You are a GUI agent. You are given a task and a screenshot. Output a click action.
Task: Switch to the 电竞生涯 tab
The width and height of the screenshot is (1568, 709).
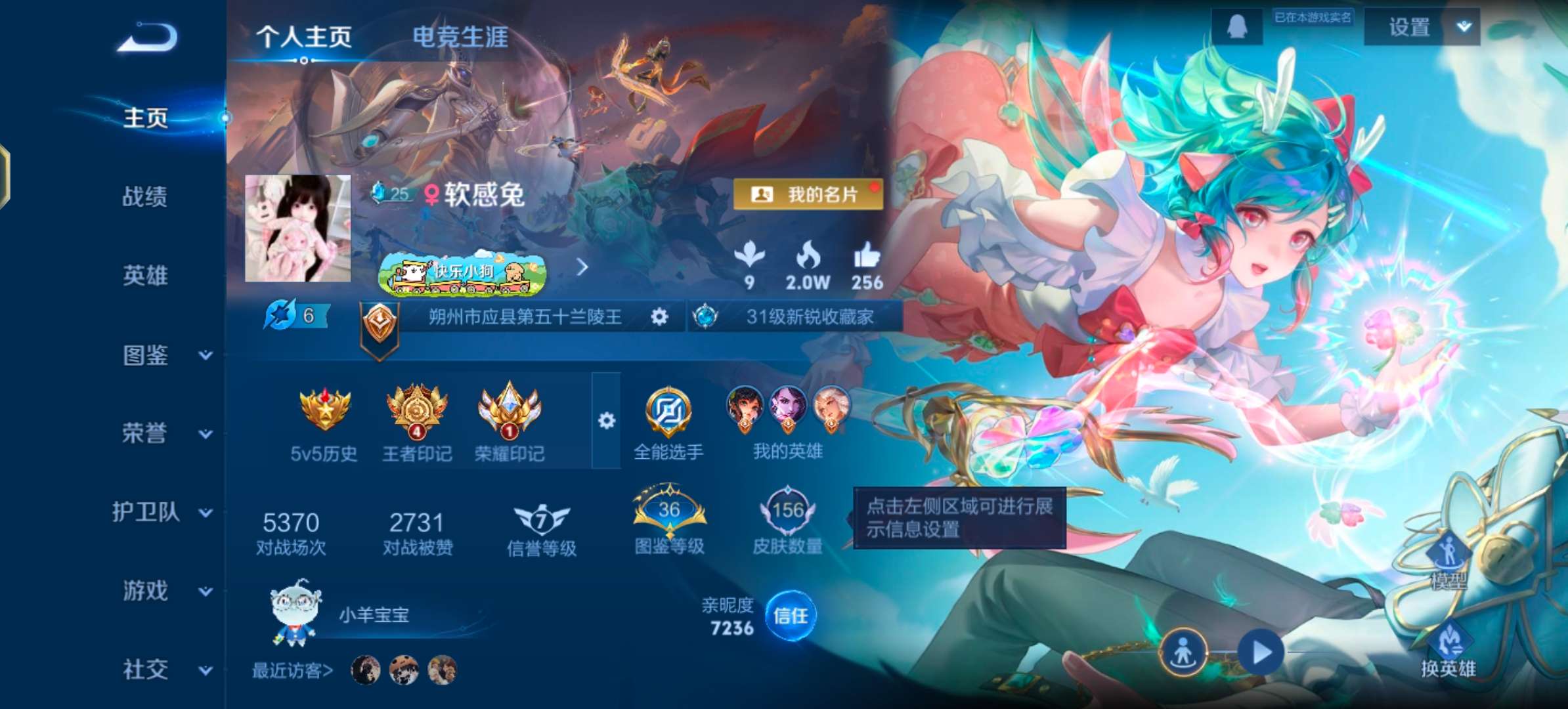click(460, 38)
